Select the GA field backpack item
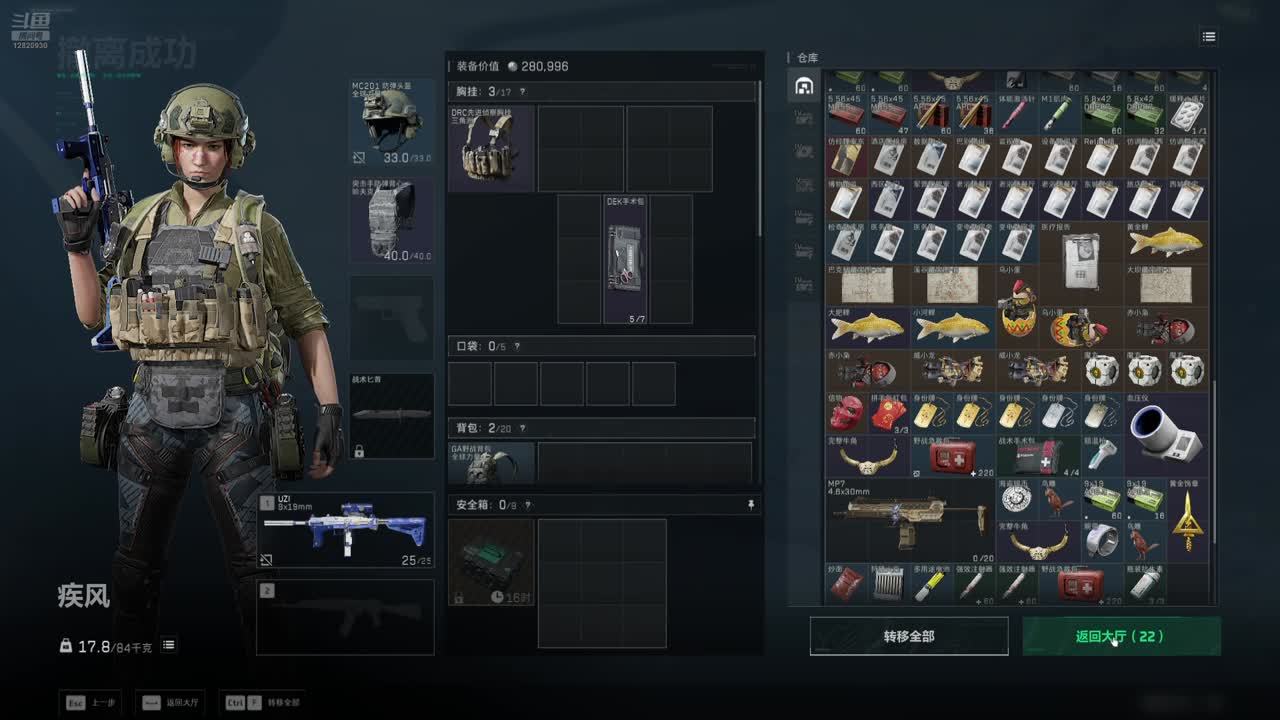Image resolution: width=1280 pixels, height=720 pixels. [x=491, y=463]
